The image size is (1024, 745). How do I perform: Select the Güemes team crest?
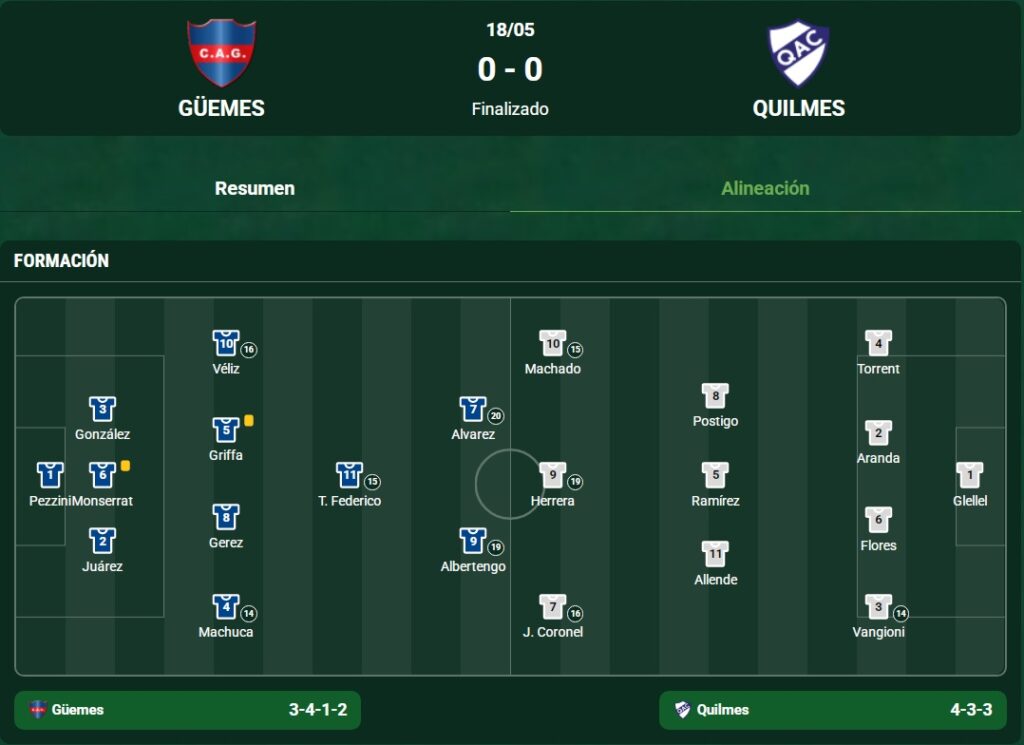point(221,52)
